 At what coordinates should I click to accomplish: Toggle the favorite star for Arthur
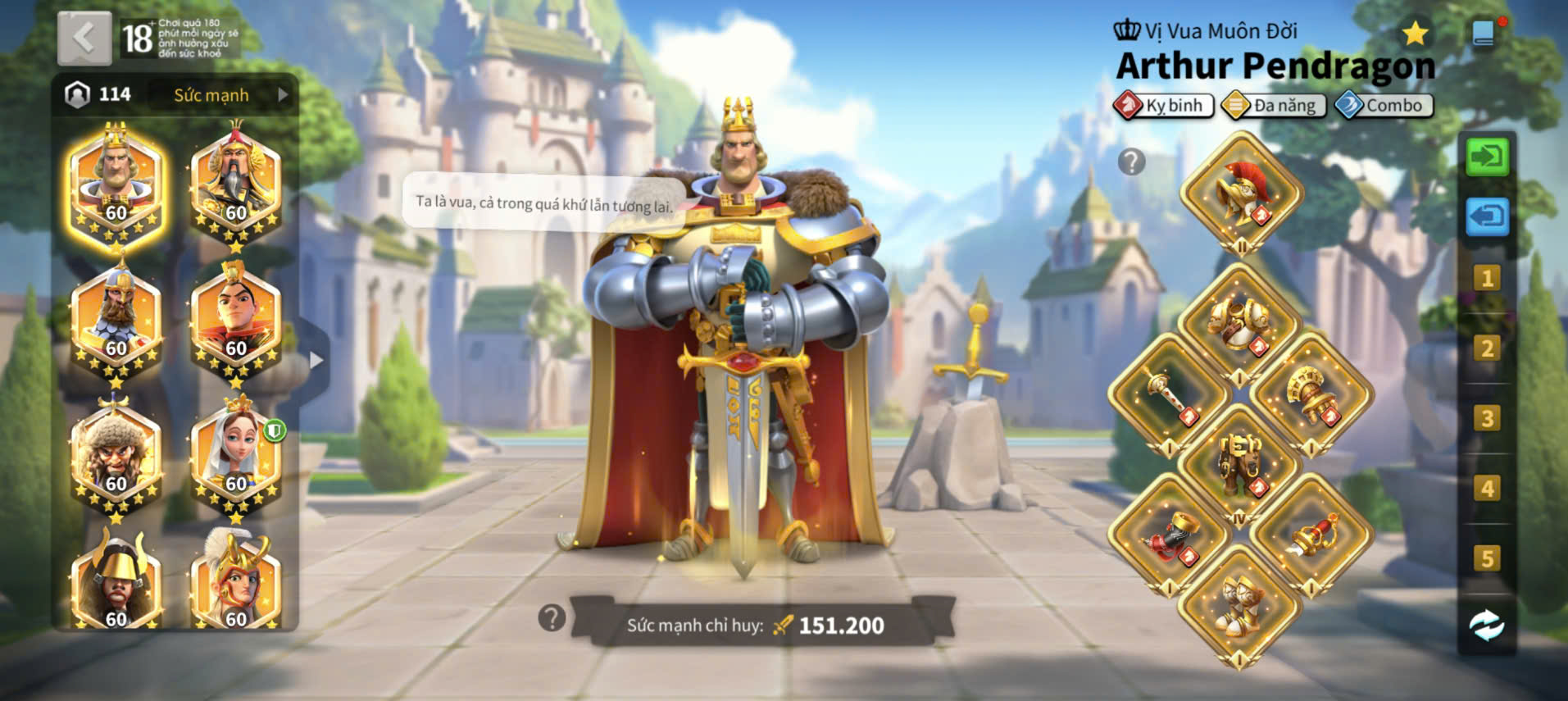tap(1415, 34)
